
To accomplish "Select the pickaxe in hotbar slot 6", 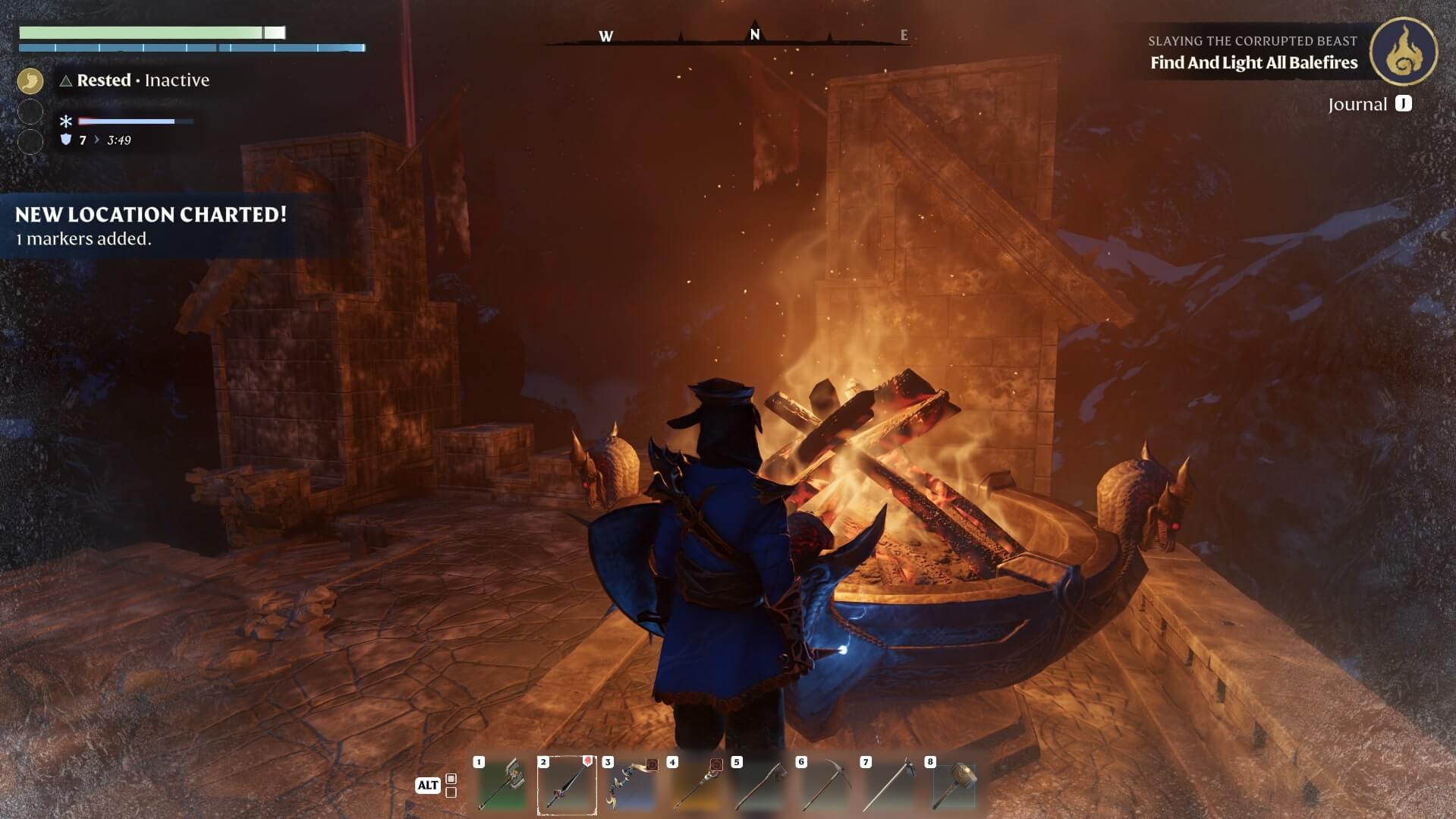I will (x=825, y=785).
